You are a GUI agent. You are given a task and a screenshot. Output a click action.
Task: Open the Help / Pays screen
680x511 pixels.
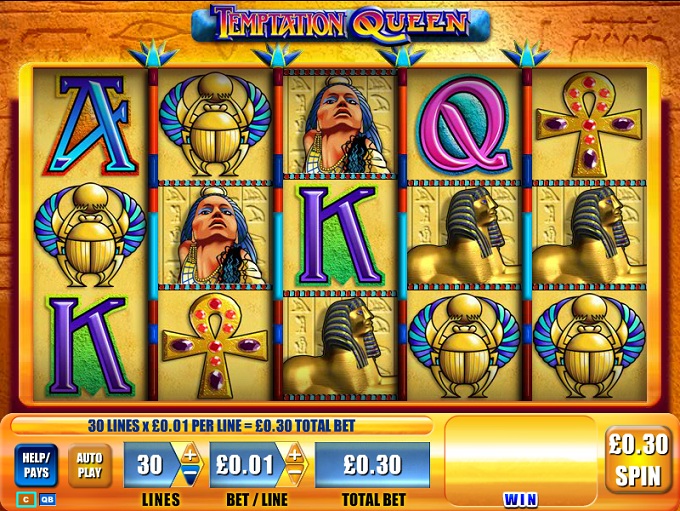[35, 465]
